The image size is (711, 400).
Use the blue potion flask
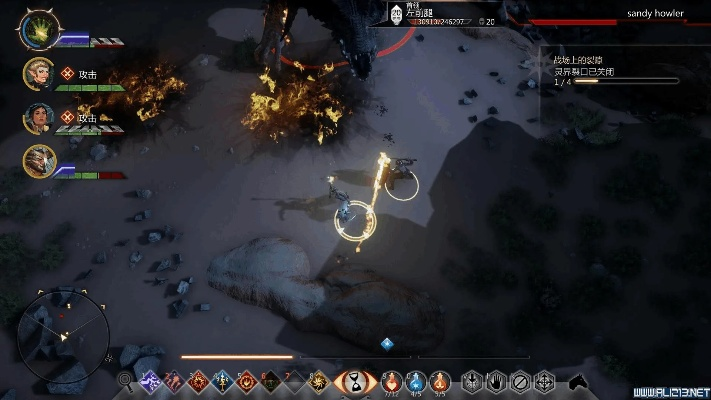point(416,380)
